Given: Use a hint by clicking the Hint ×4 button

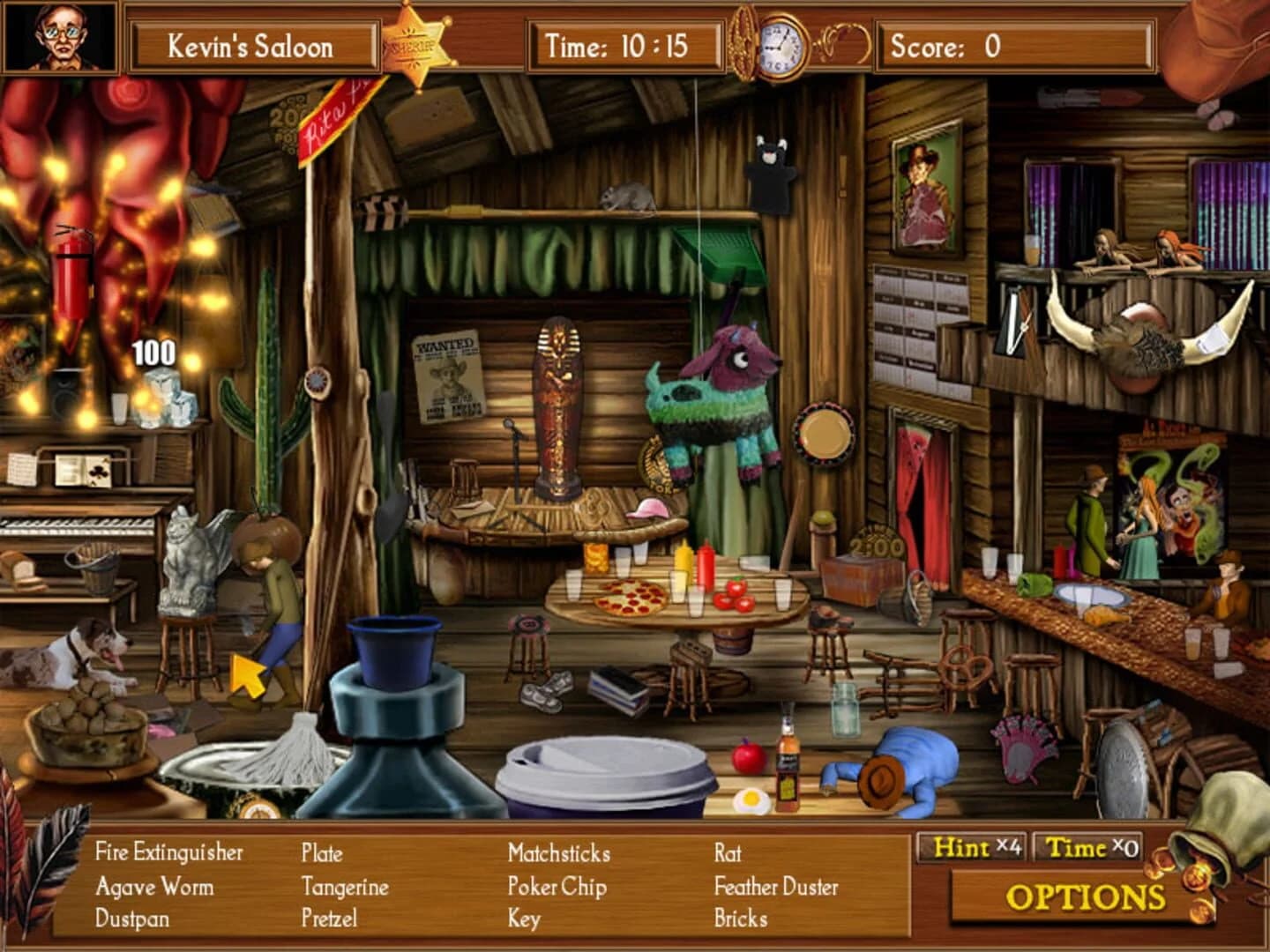Looking at the screenshot, I should 972,849.
